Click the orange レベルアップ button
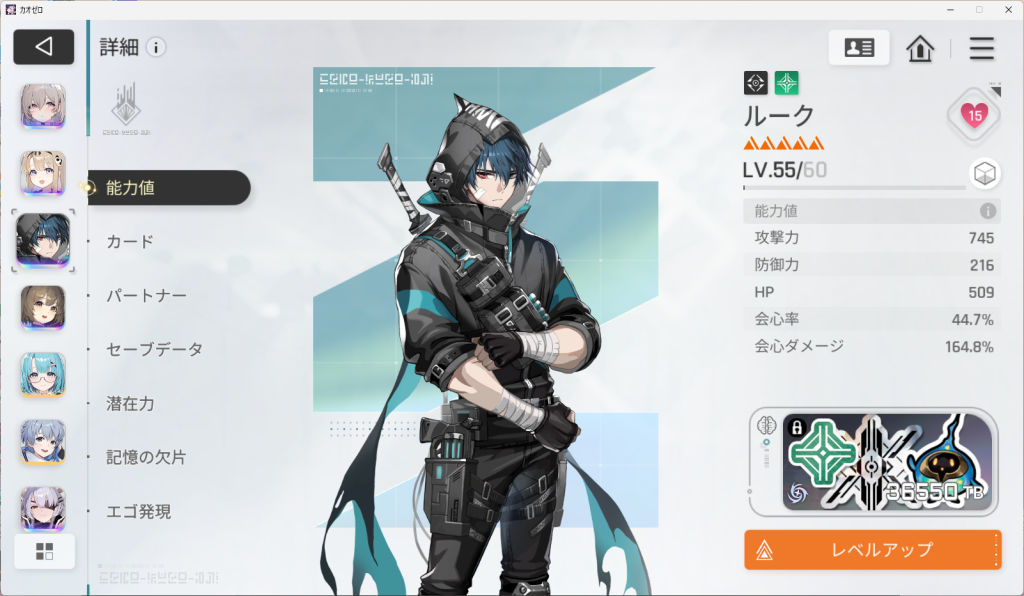Image resolution: width=1024 pixels, height=596 pixels. [872, 549]
